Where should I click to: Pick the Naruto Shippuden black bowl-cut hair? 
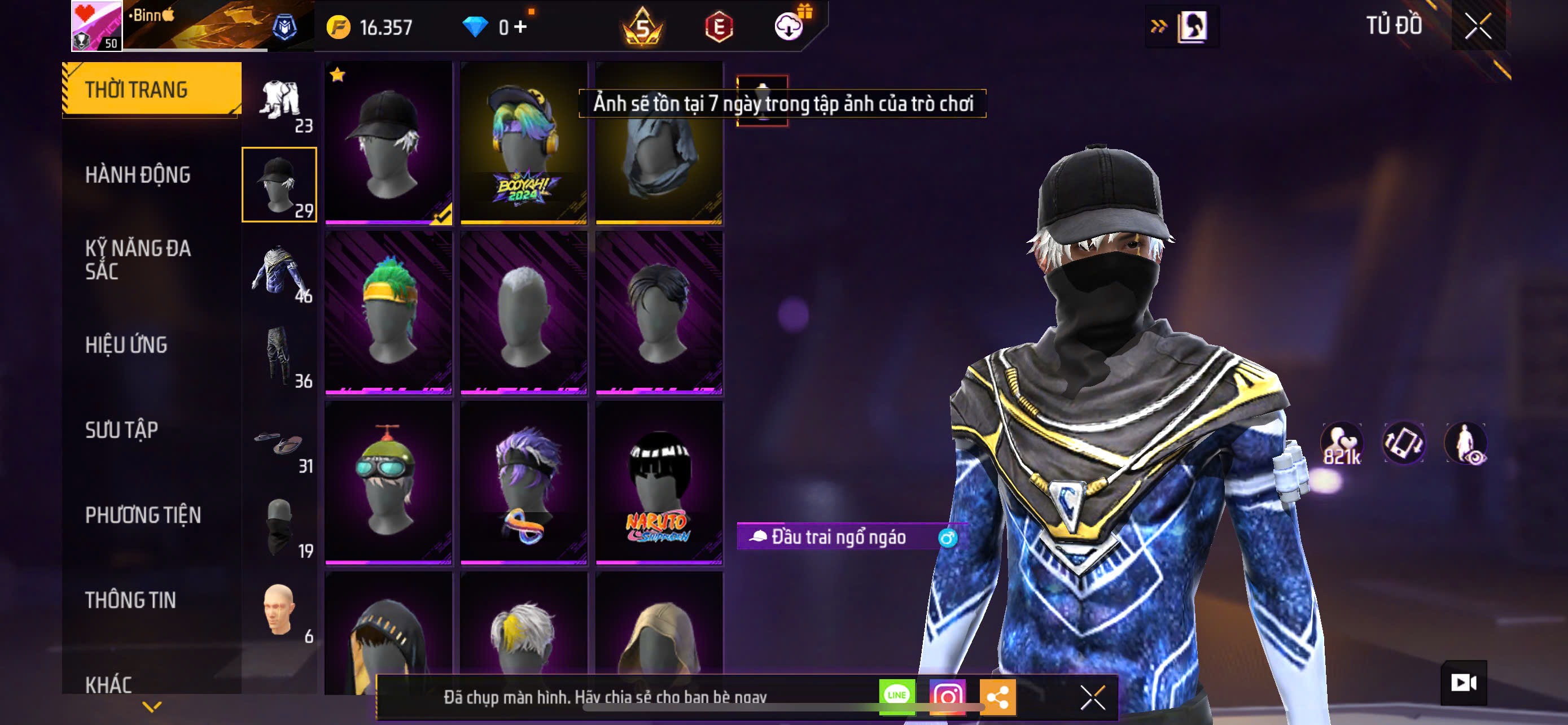[x=659, y=482]
